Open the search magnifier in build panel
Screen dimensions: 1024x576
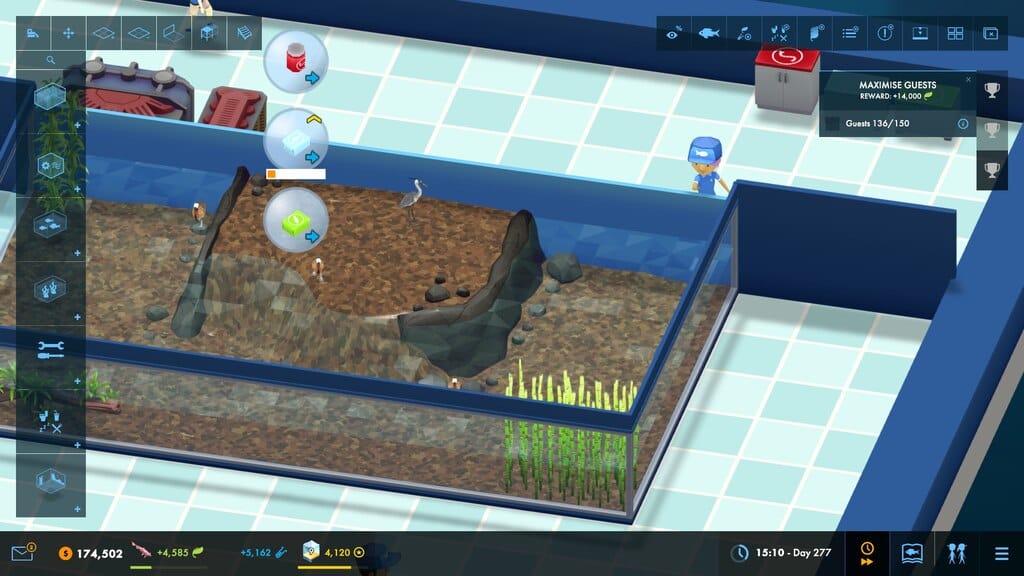[51, 60]
